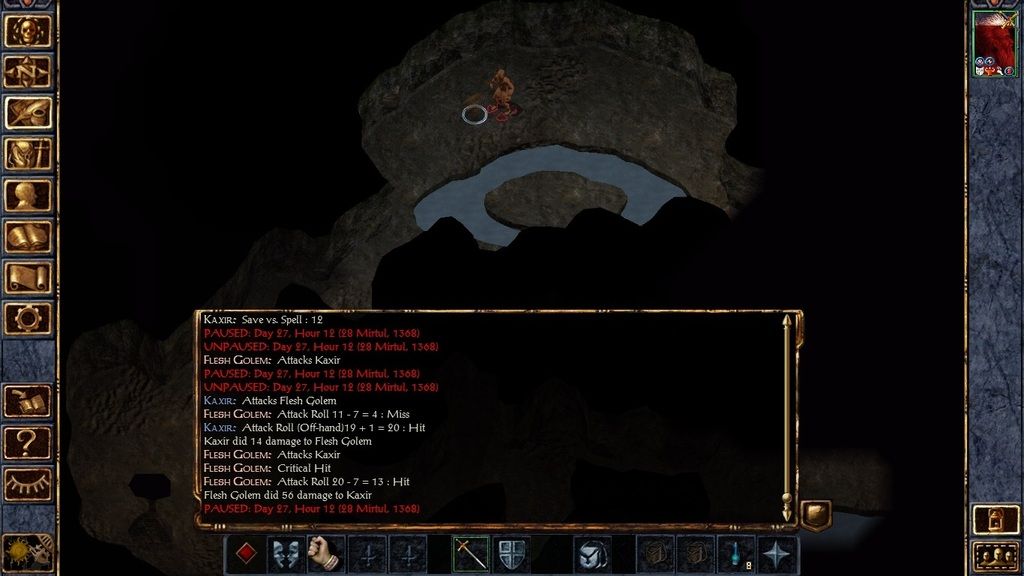Start dialogue with the masks icon
The height and width of the screenshot is (576, 1024).
point(285,554)
